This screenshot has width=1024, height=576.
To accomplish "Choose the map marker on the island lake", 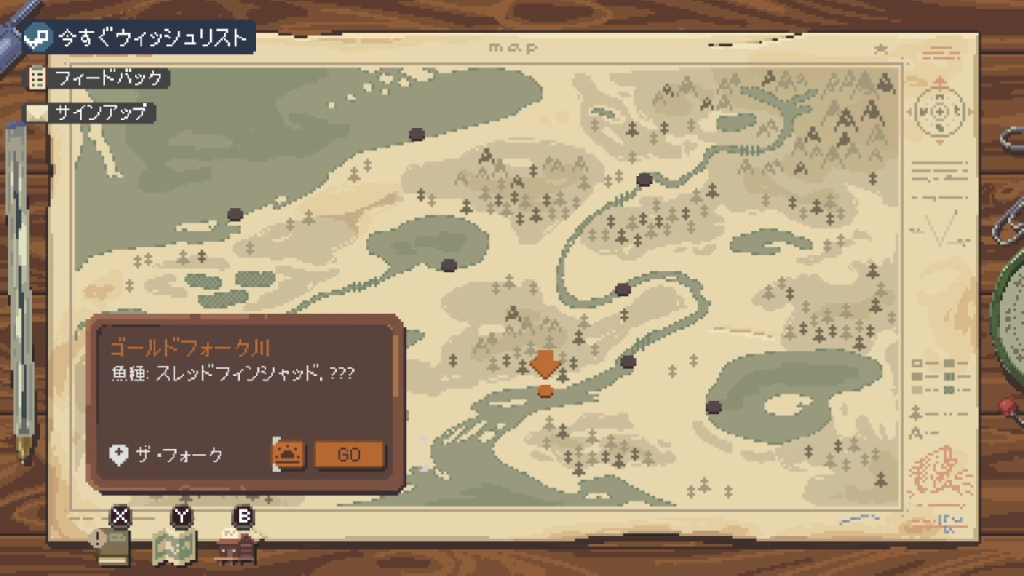I will point(714,407).
